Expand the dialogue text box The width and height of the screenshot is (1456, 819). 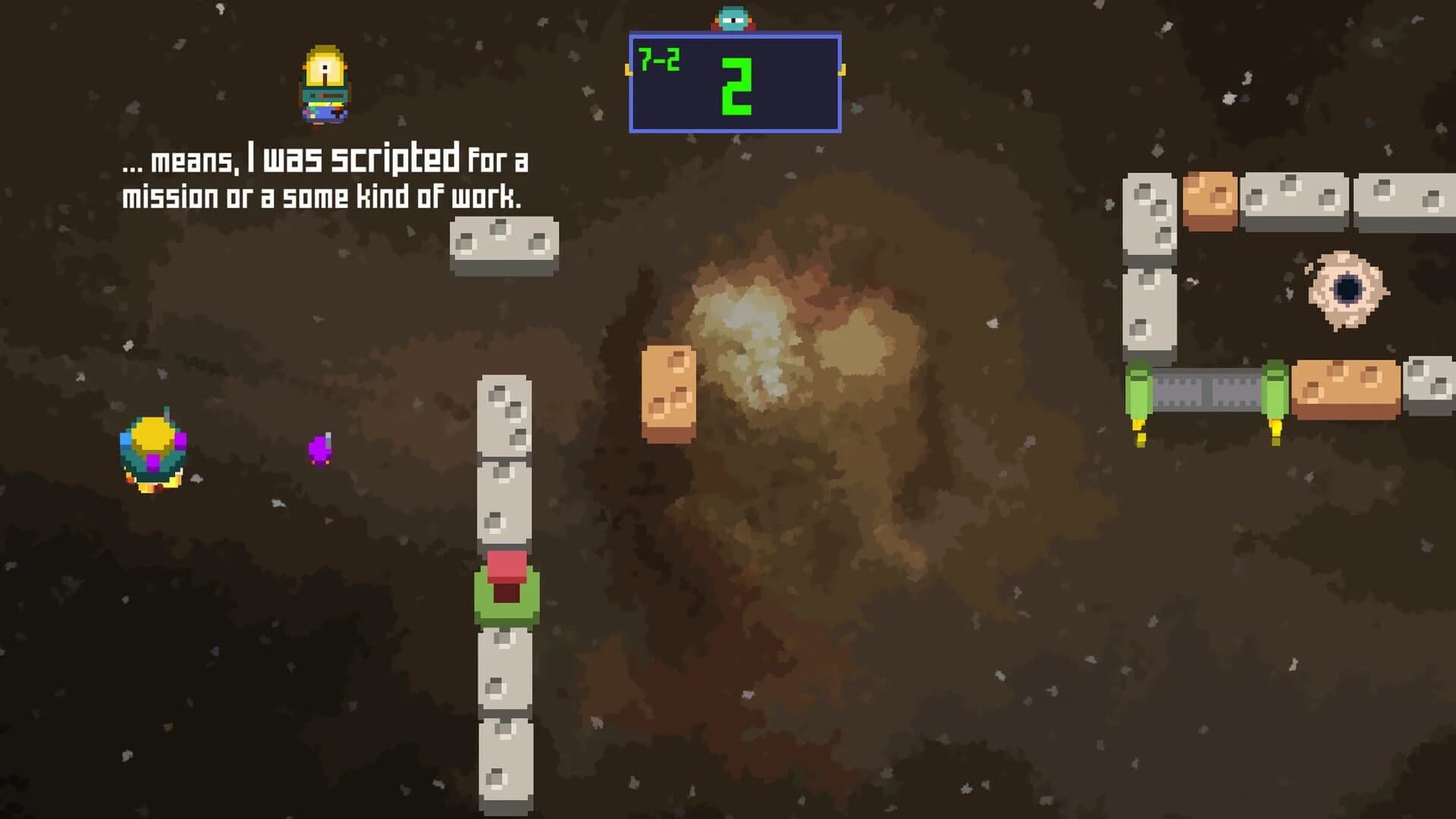[326, 178]
